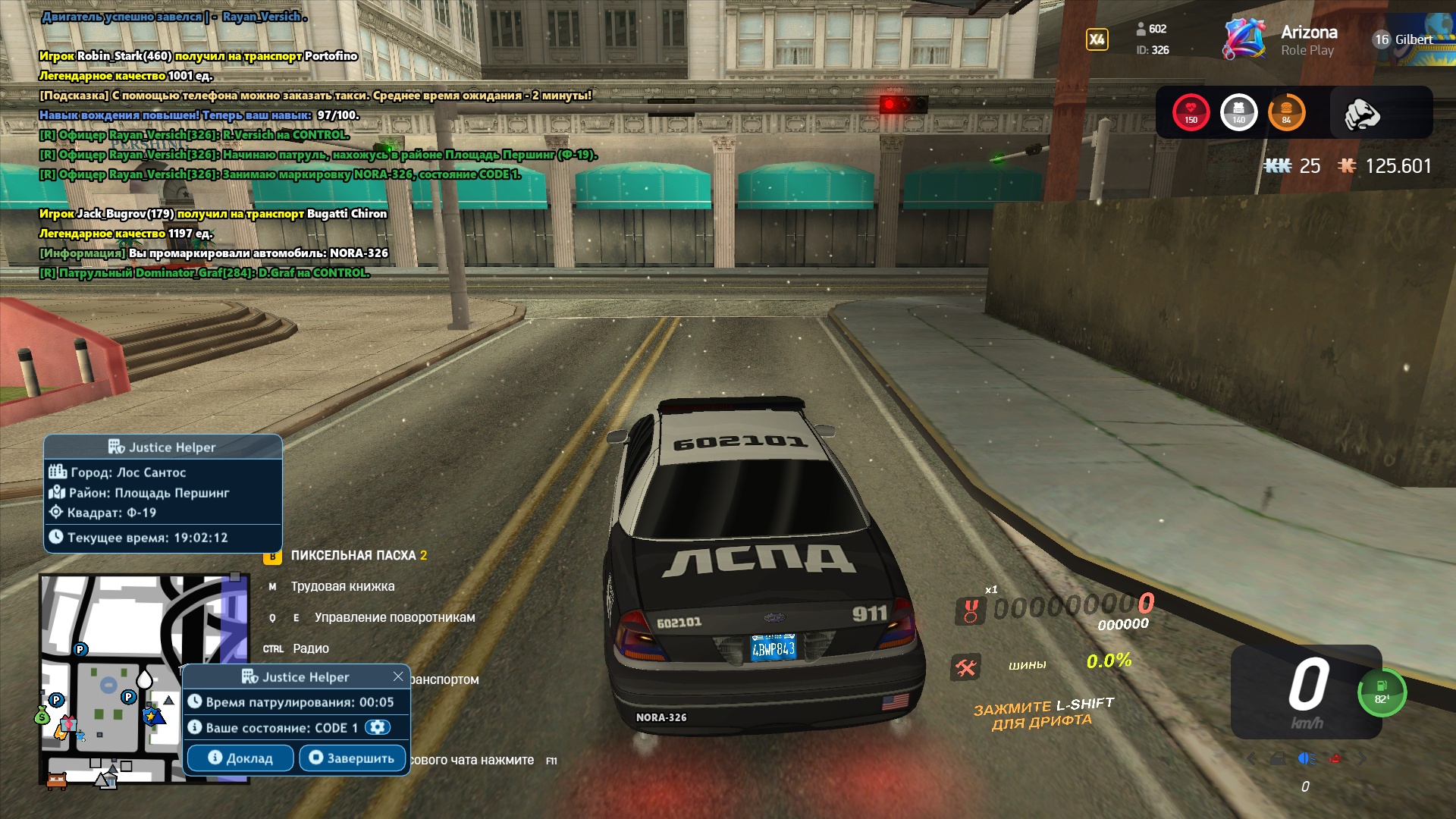Click the fist weapon icon

click(x=1362, y=114)
